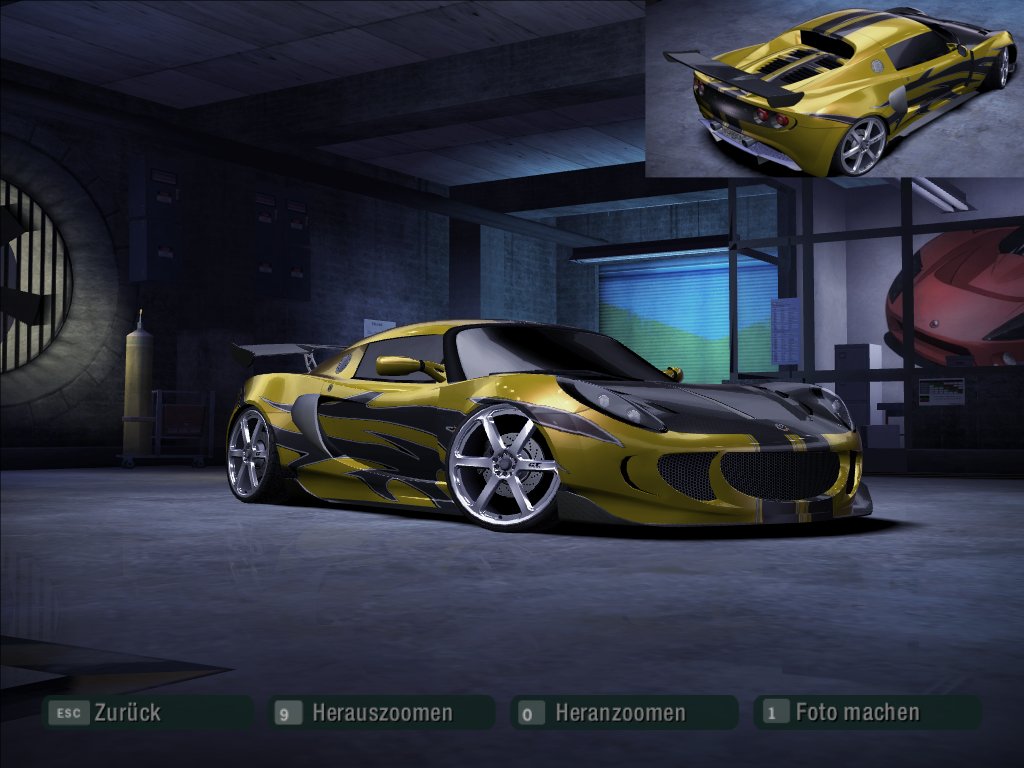Zoom out using the Herauszoomen button
This screenshot has width=1024, height=768.
click(x=381, y=713)
